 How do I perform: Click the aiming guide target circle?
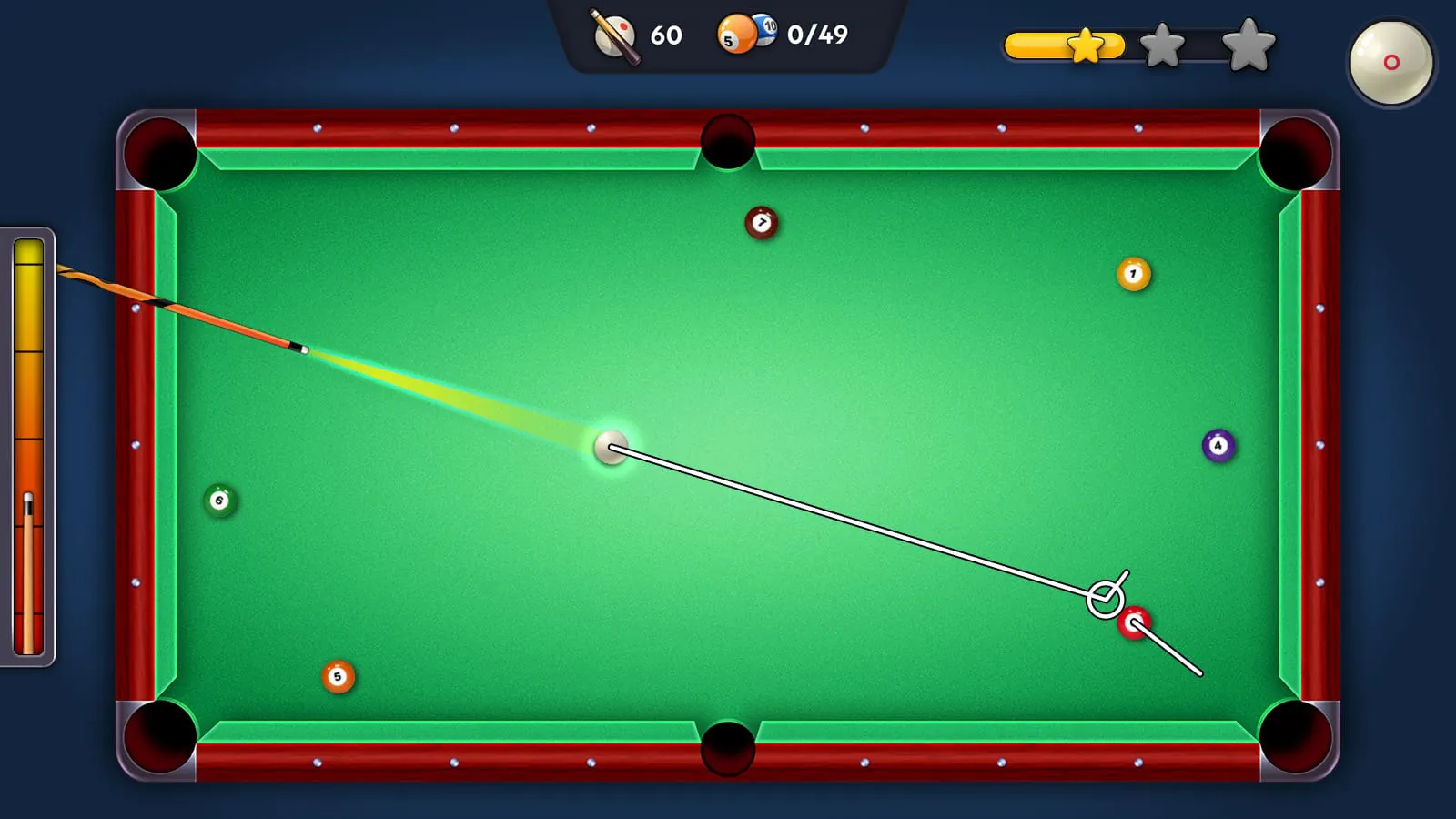coord(1104,597)
